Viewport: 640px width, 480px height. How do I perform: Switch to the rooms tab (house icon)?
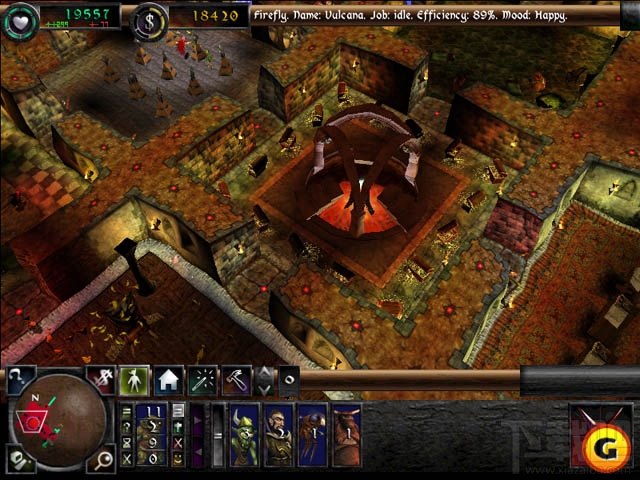(x=168, y=380)
